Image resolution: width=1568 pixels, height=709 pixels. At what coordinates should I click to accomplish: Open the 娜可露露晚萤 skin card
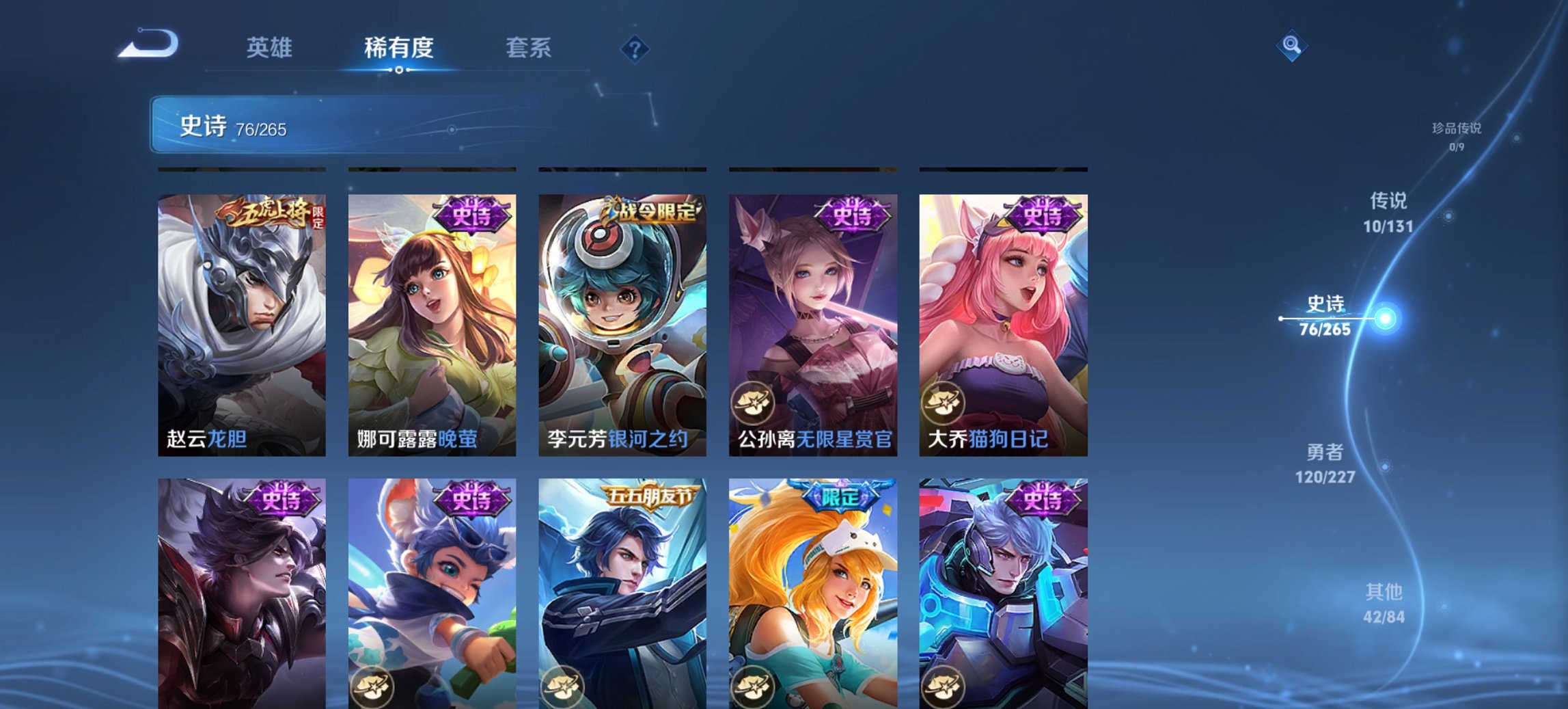(431, 328)
